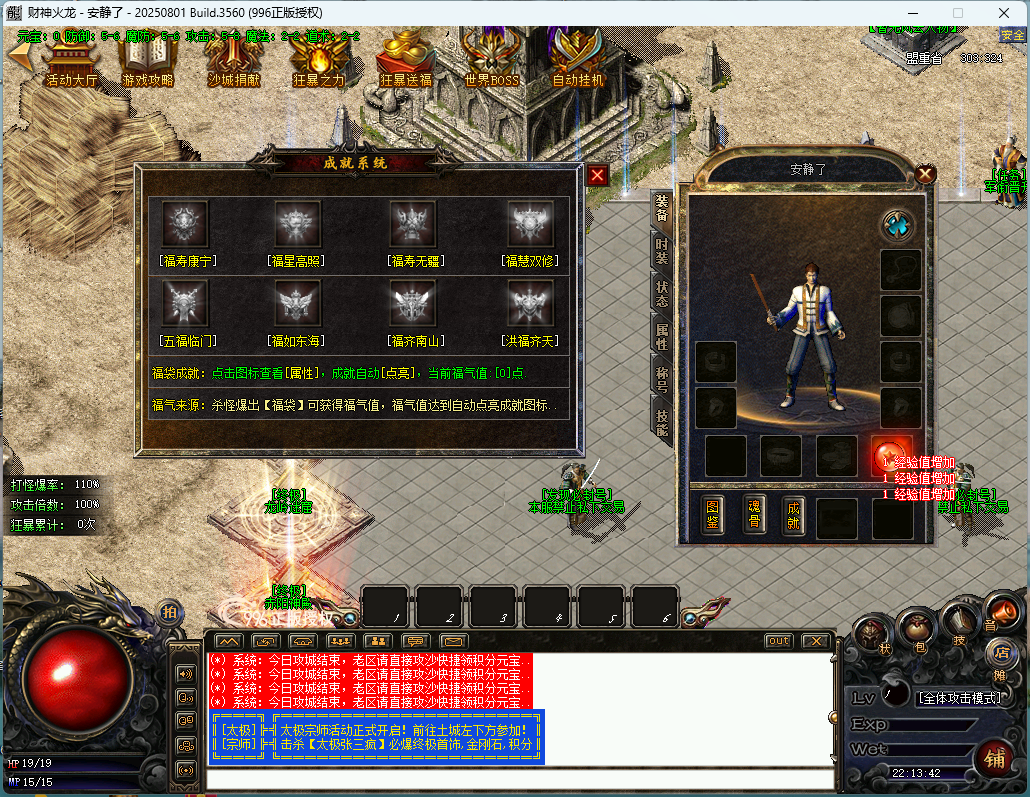Open the 技能 skills tab
The width and height of the screenshot is (1030, 797).
662,422
